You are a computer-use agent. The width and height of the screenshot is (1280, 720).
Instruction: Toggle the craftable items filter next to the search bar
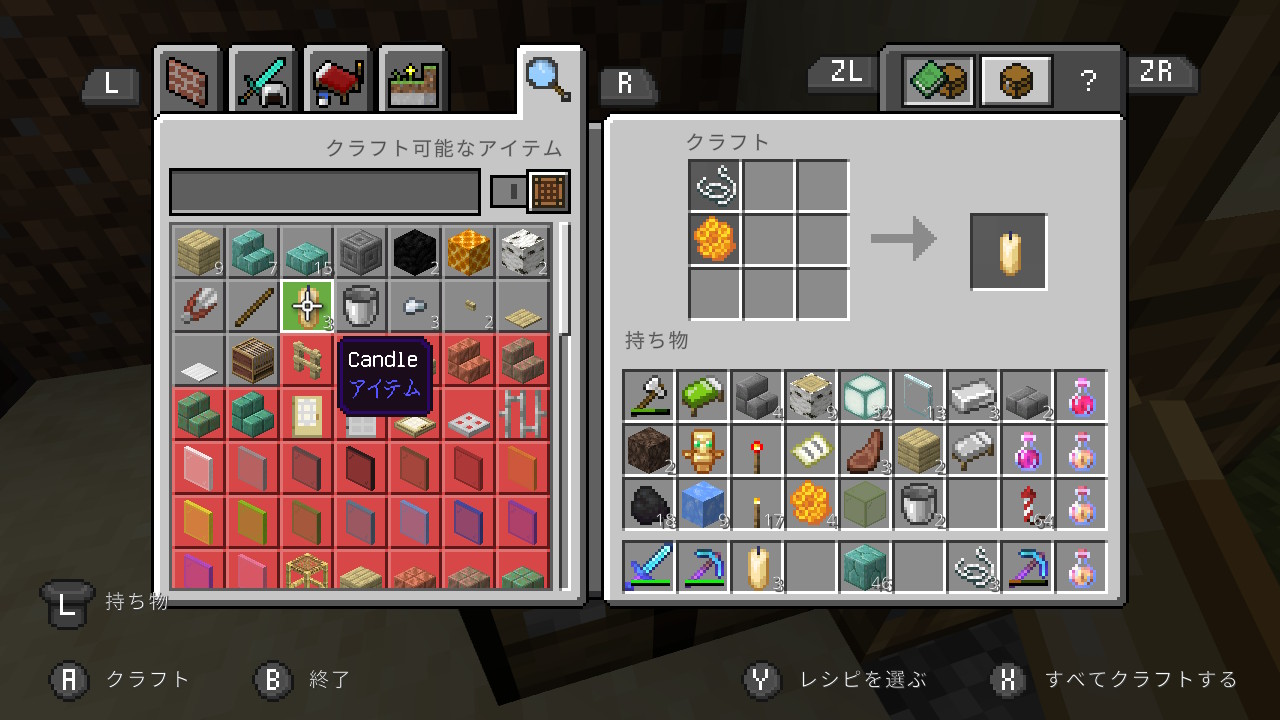click(x=509, y=191)
